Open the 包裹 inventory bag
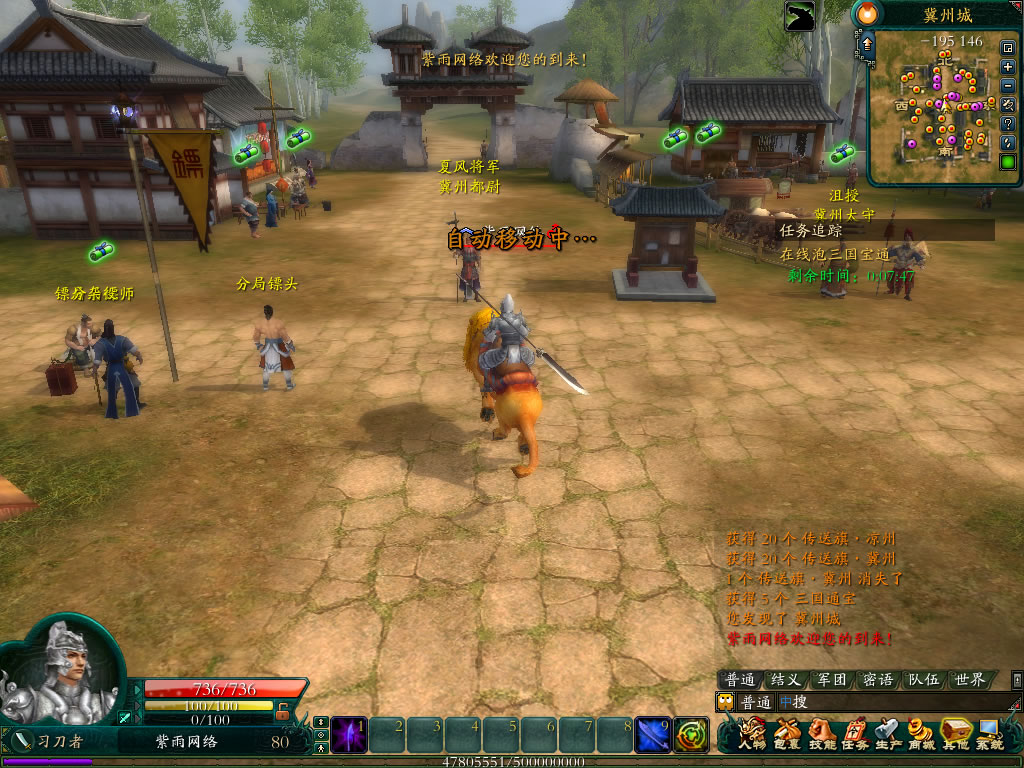1024x768 pixels. point(787,735)
